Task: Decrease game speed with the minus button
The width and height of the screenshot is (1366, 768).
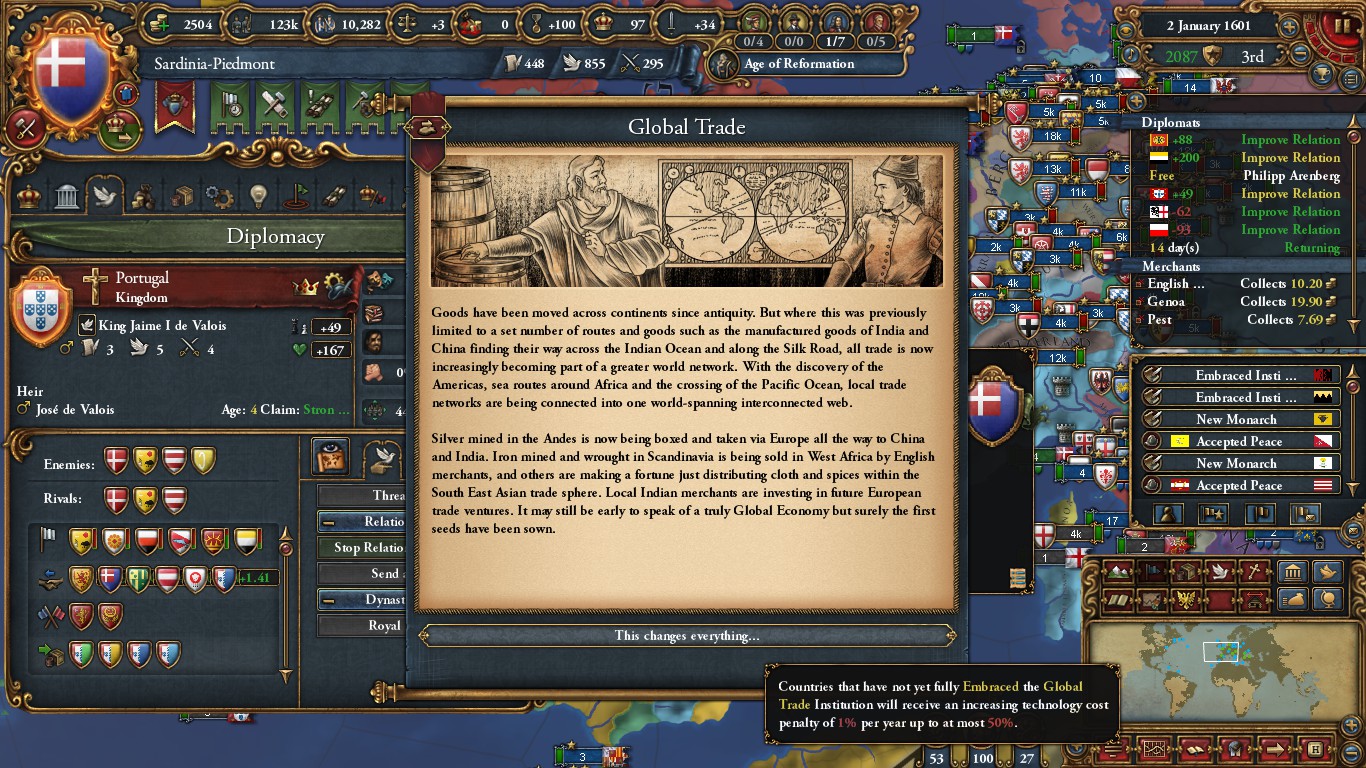Action: pos(1301,56)
